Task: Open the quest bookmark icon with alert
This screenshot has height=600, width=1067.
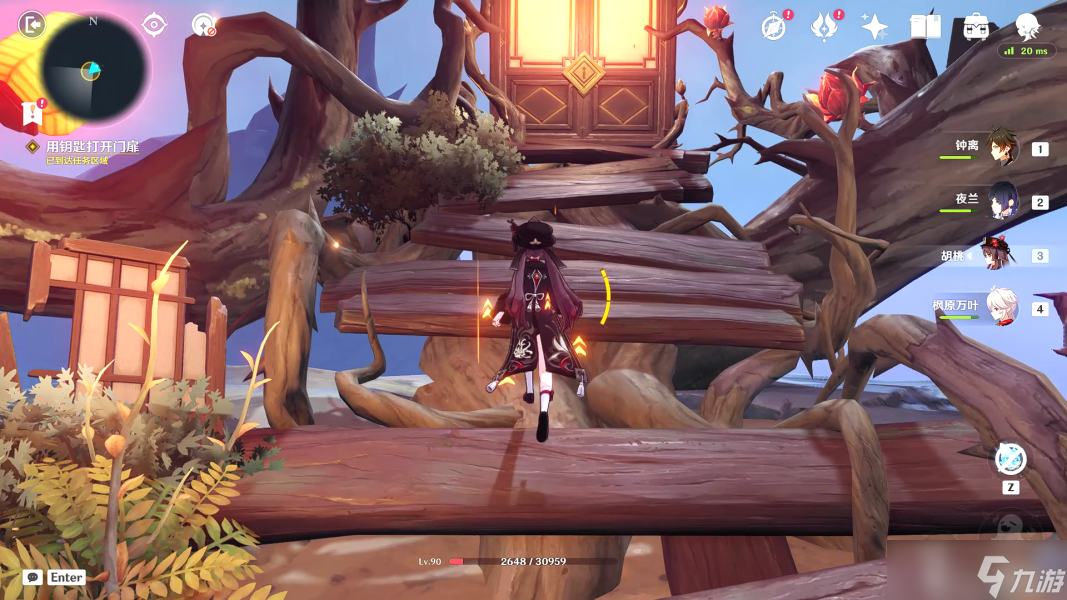Action: tap(32, 115)
